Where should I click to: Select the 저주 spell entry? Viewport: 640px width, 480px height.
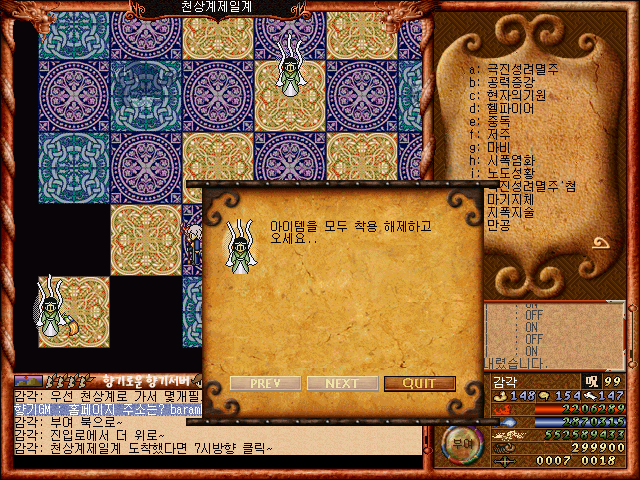click(x=499, y=133)
